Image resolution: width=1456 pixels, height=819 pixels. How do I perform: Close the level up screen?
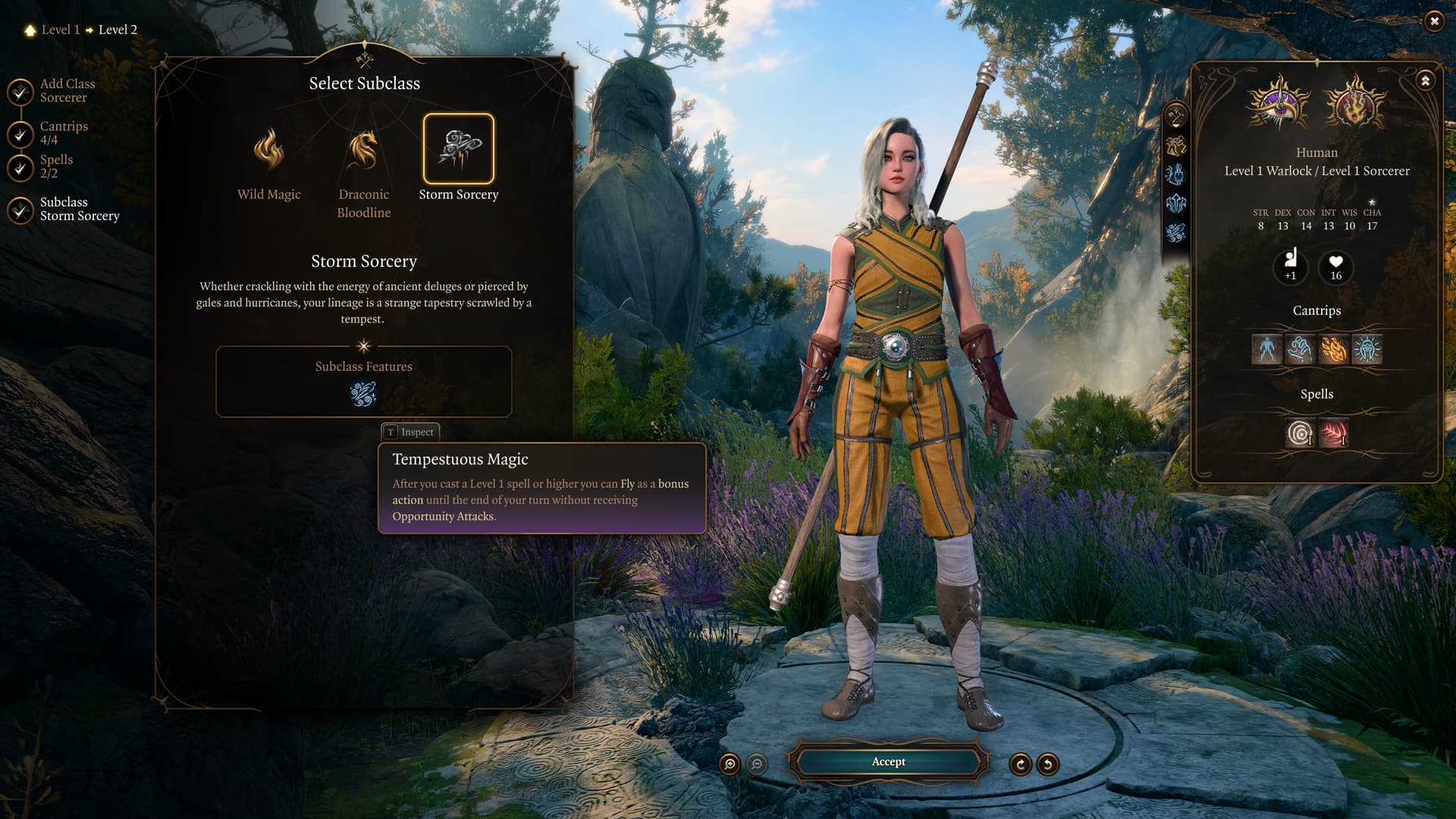click(1434, 21)
